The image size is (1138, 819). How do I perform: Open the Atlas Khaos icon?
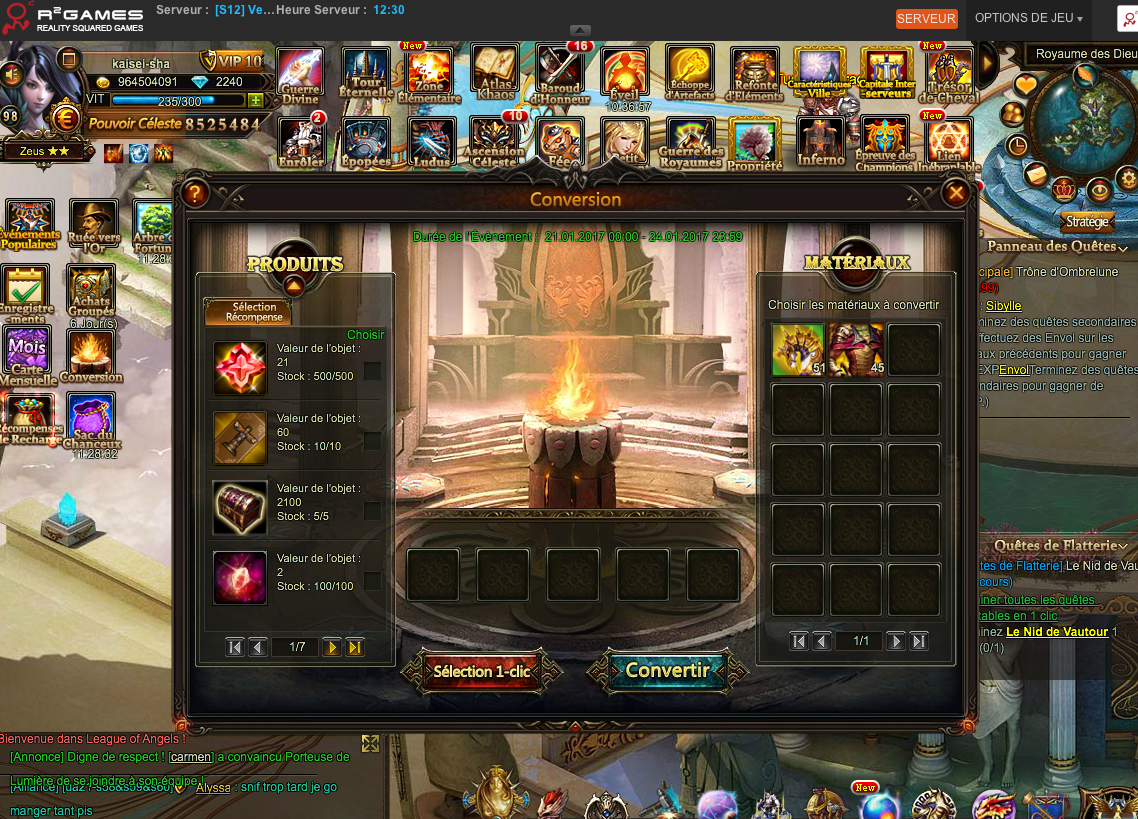495,73
